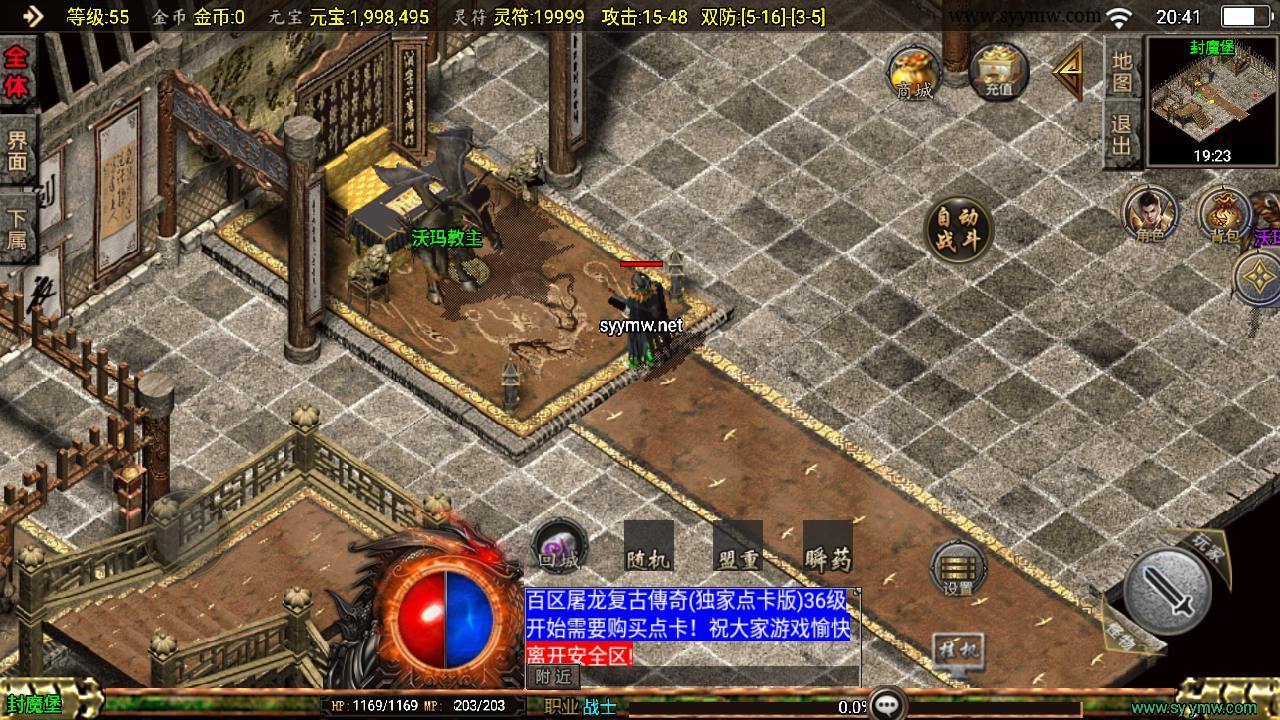Use the 瞬药 instant potion slot

click(x=827, y=547)
